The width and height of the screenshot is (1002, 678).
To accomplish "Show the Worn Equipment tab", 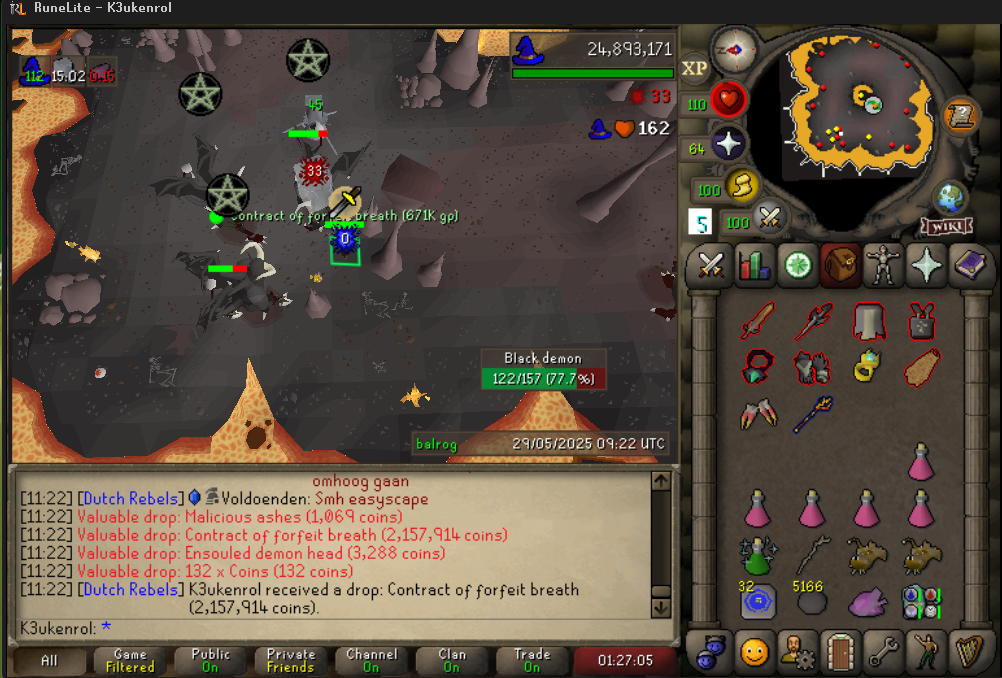I will click(x=884, y=266).
